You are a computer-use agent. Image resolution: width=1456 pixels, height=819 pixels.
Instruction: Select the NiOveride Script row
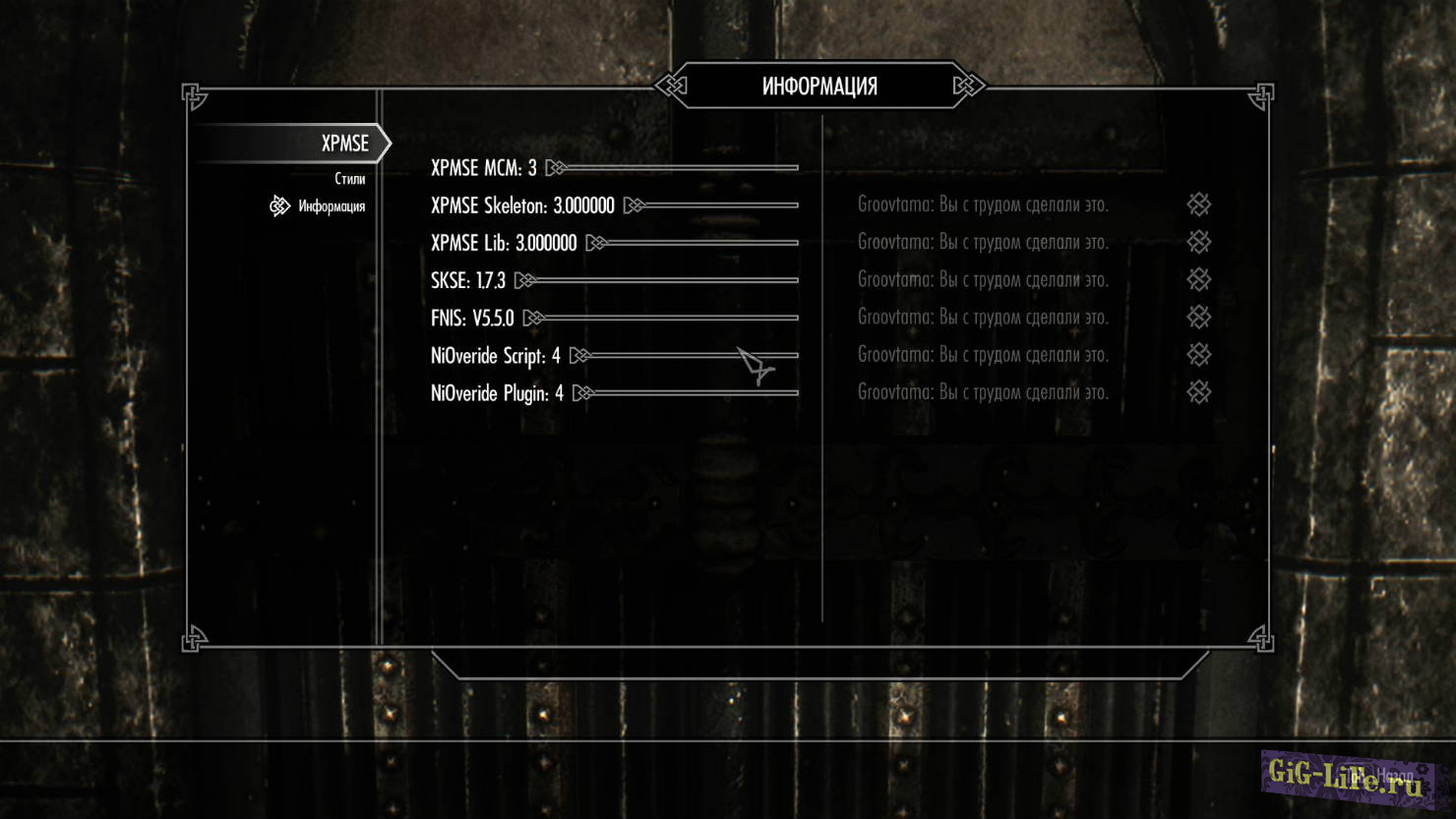496,355
